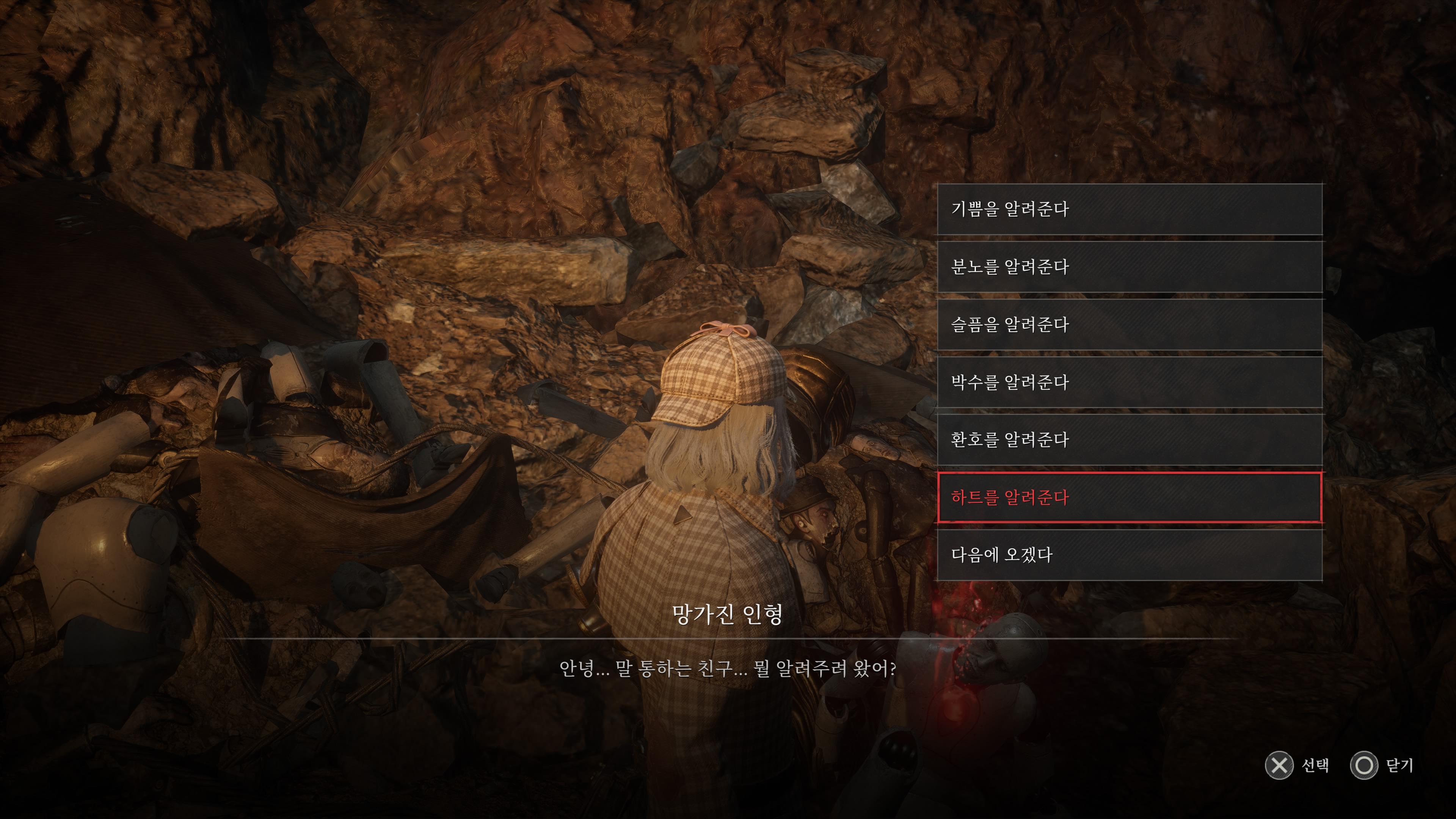Viewport: 1456px width, 819px height.
Task: Pick the '슬픔을 알려준다' choice
Action: pos(1129,325)
